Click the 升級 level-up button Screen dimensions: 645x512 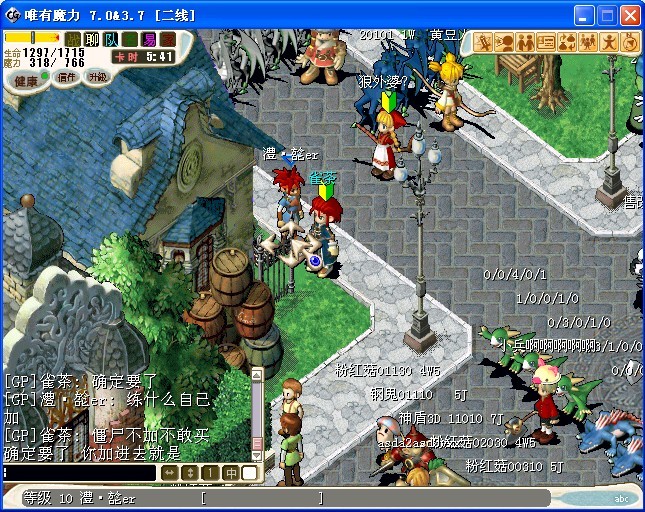tap(98, 76)
